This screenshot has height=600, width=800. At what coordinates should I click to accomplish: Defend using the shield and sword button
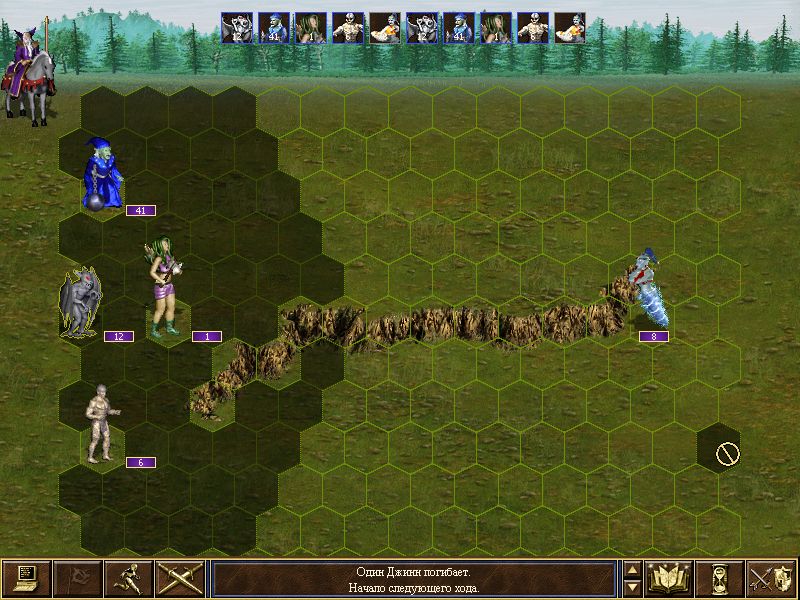[x=771, y=578]
